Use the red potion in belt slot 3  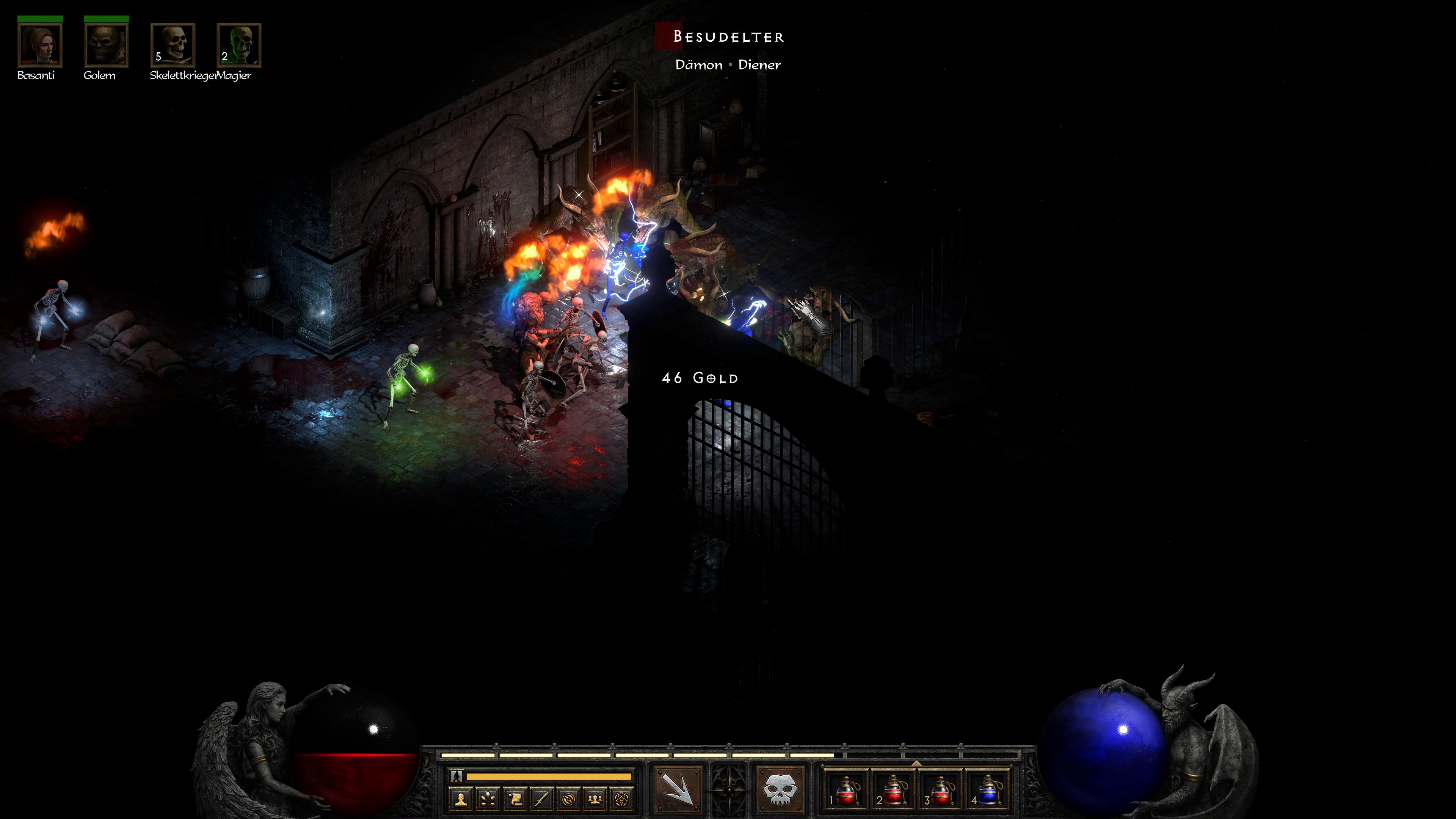tap(940, 789)
